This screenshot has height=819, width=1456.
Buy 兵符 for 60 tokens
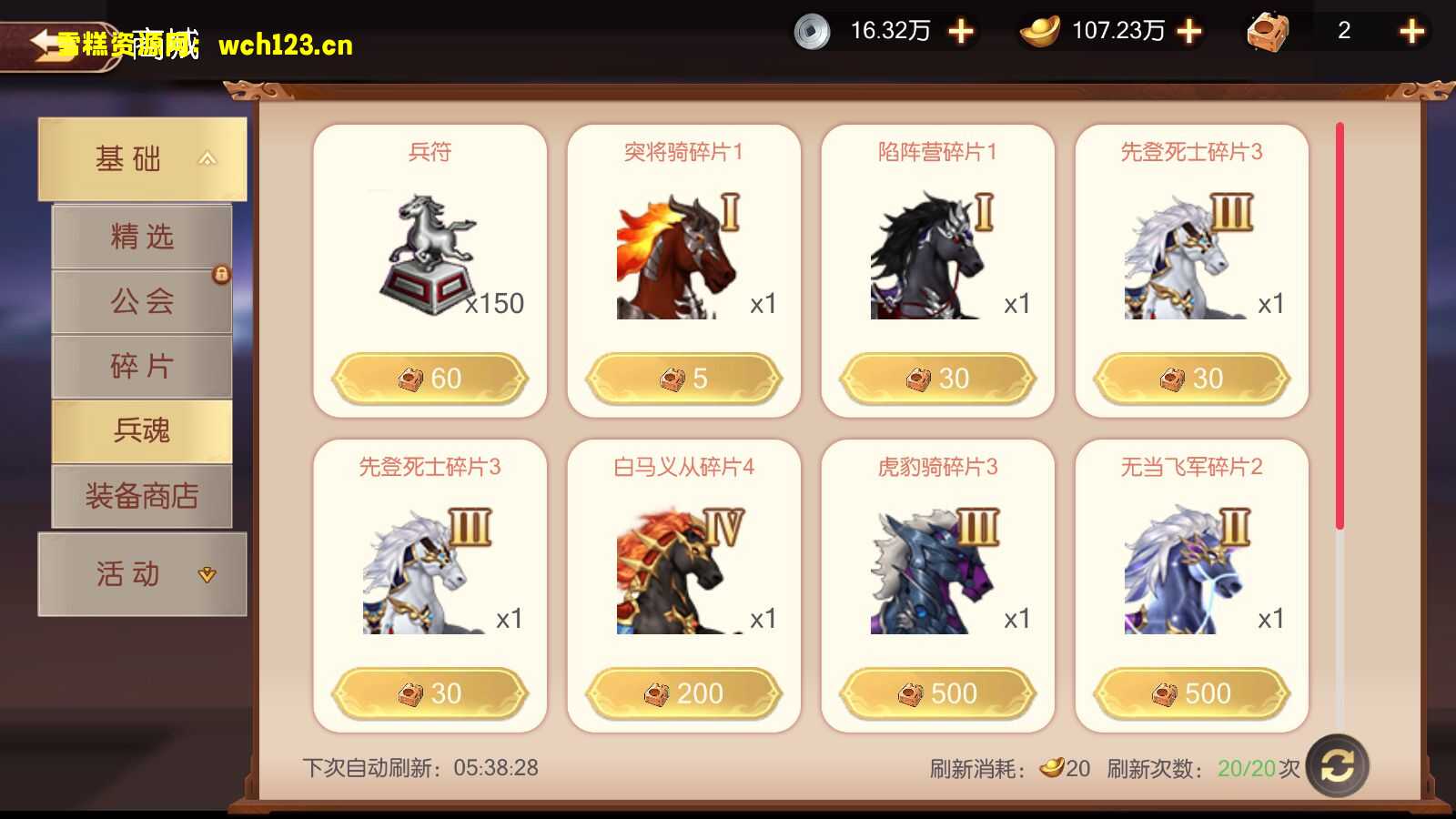pos(430,377)
